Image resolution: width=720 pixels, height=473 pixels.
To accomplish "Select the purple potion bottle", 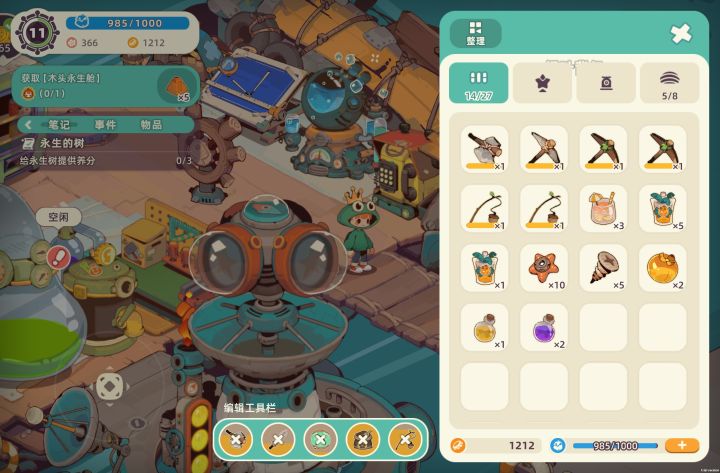I will [543, 327].
